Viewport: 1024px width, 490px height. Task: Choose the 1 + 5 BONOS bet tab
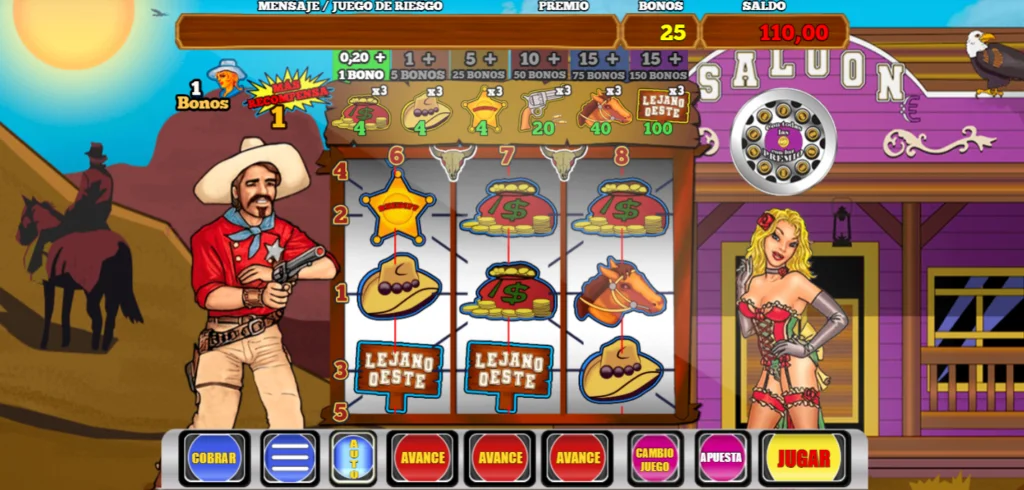(x=421, y=66)
